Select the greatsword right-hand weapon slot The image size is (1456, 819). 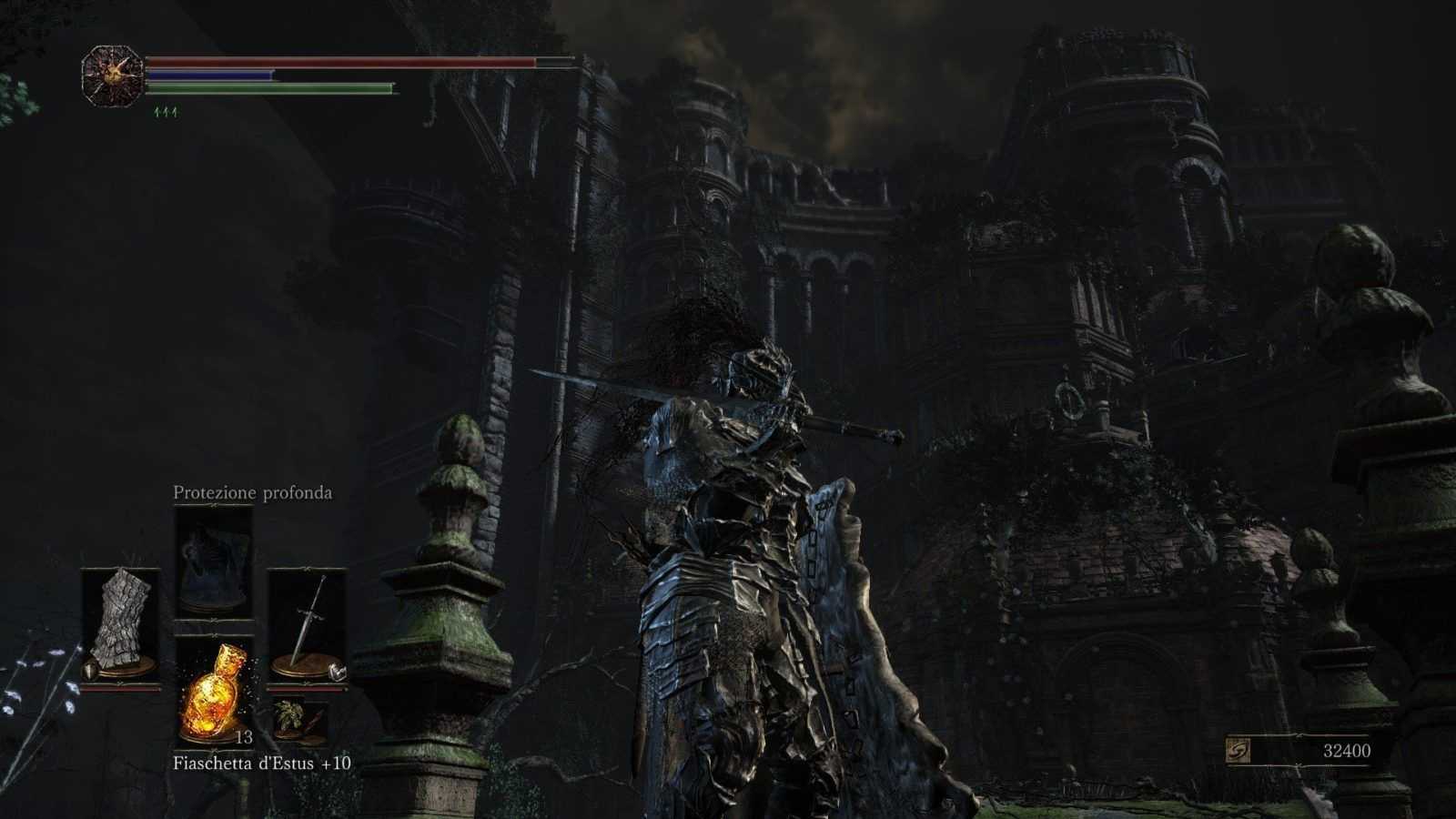point(307,625)
